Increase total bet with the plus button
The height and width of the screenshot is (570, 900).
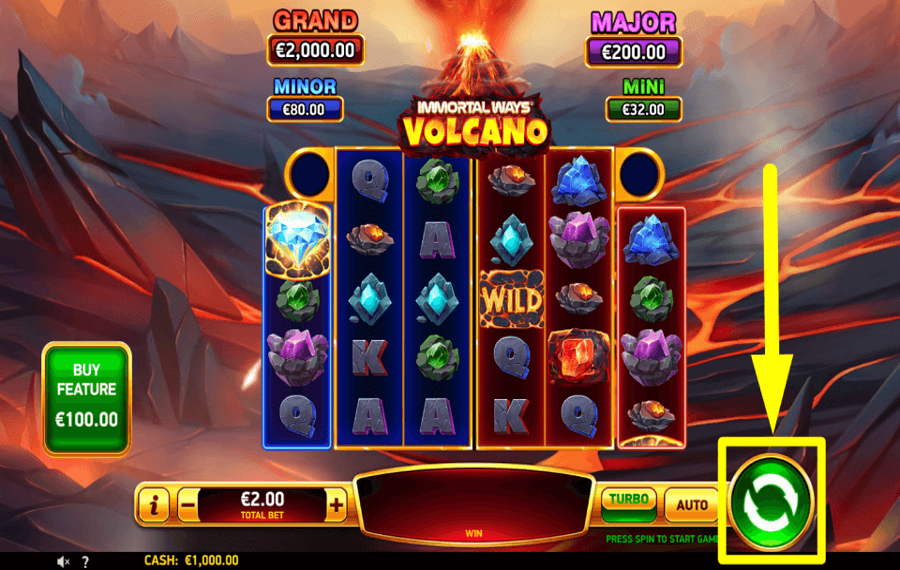click(336, 506)
